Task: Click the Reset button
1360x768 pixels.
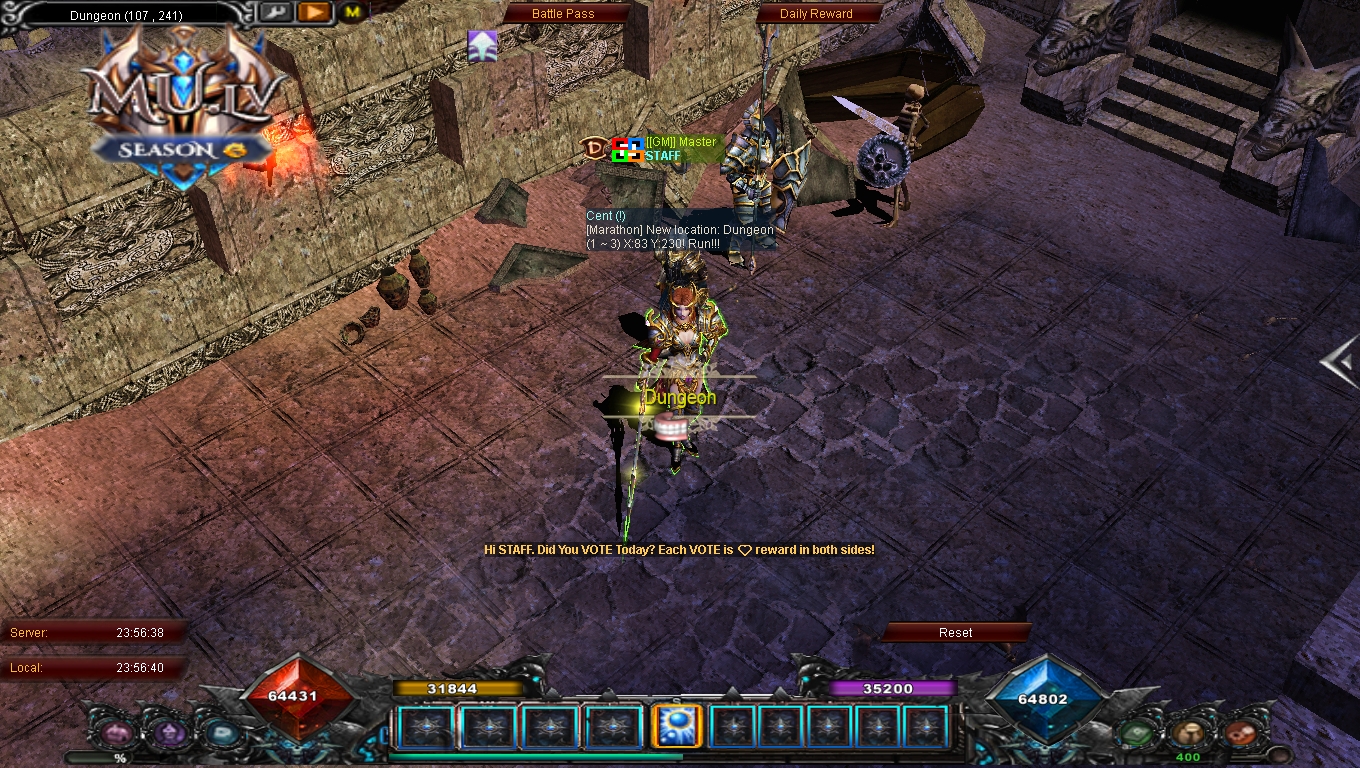Action: [955, 632]
